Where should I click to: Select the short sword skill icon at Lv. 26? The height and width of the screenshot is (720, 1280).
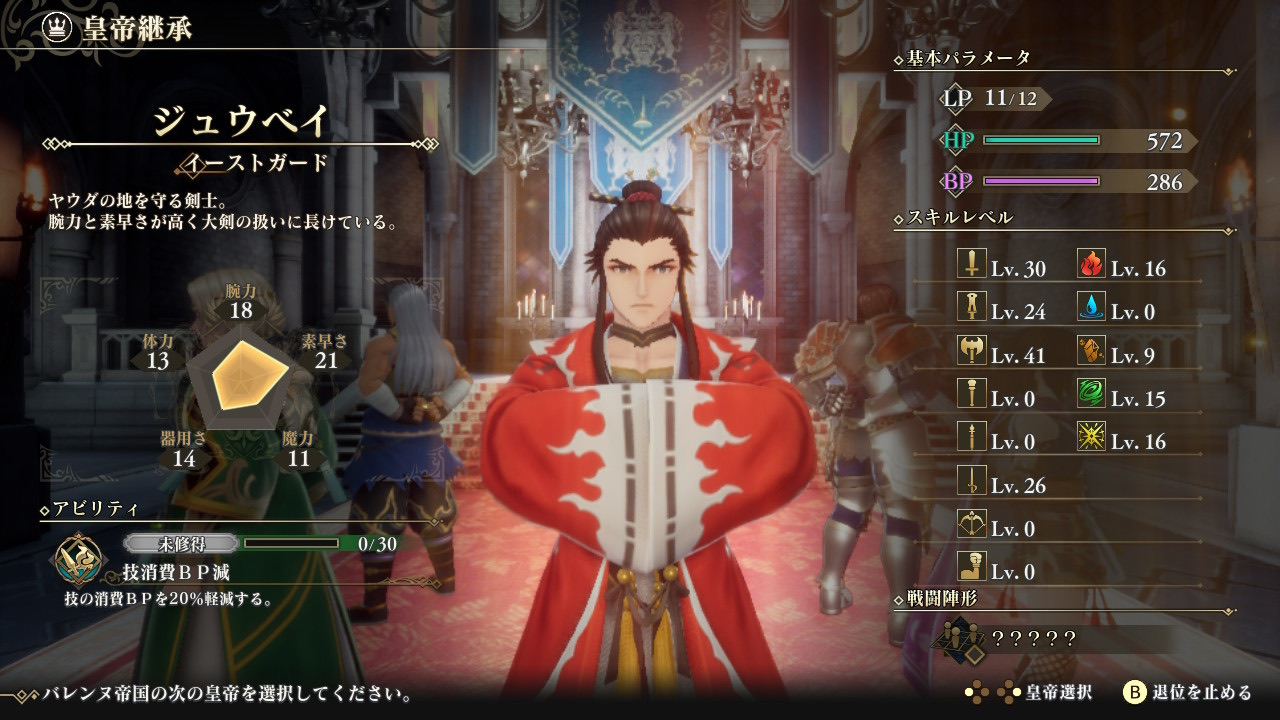pyautogui.click(x=972, y=480)
